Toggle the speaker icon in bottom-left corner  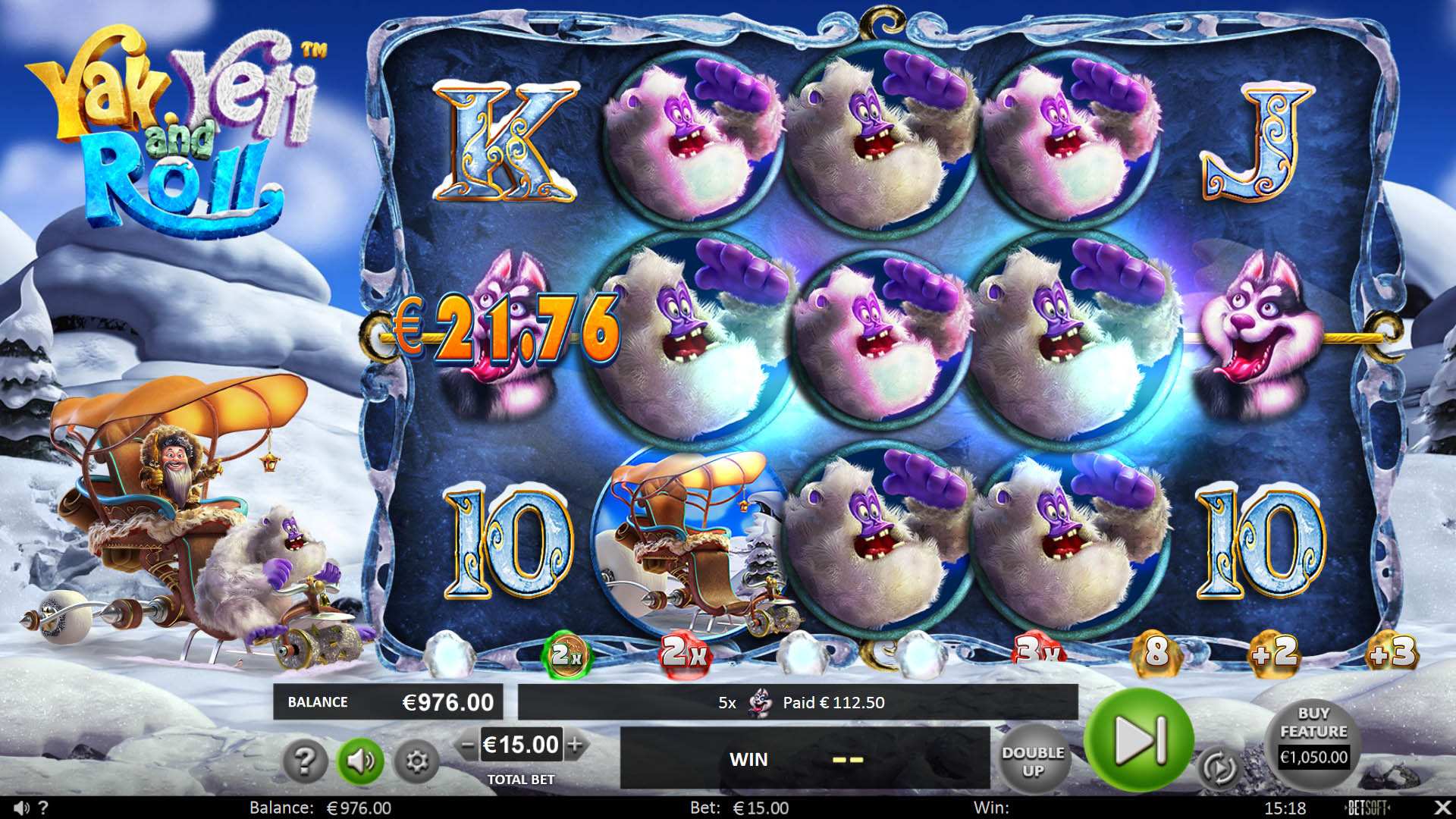[x=23, y=808]
